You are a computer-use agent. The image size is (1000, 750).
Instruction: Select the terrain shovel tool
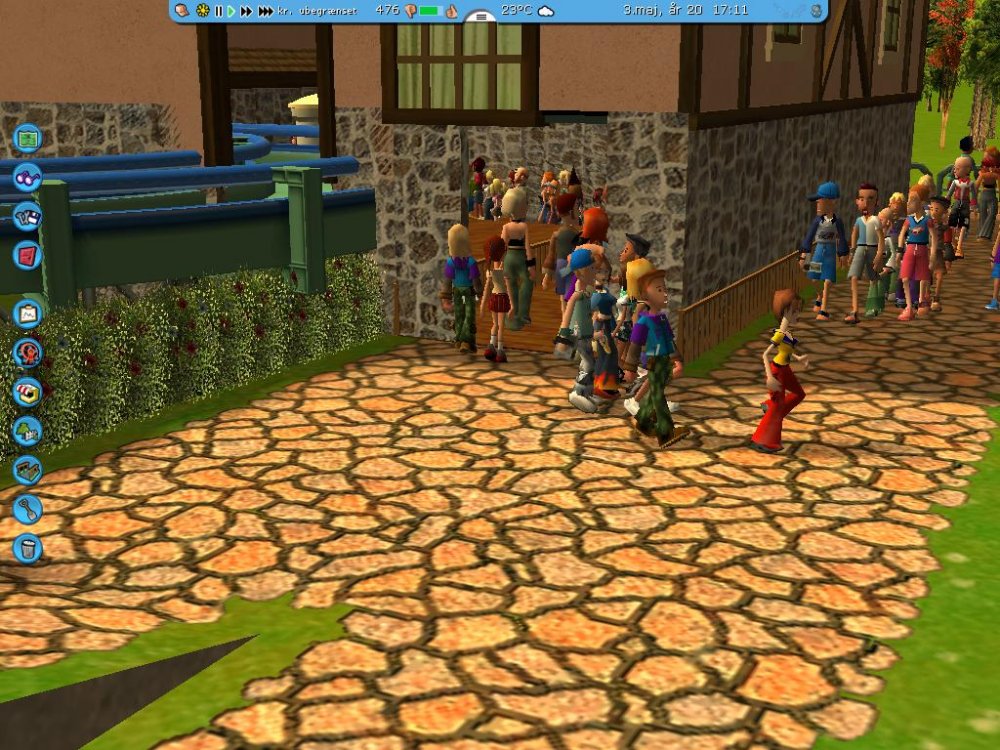[27, 509]
